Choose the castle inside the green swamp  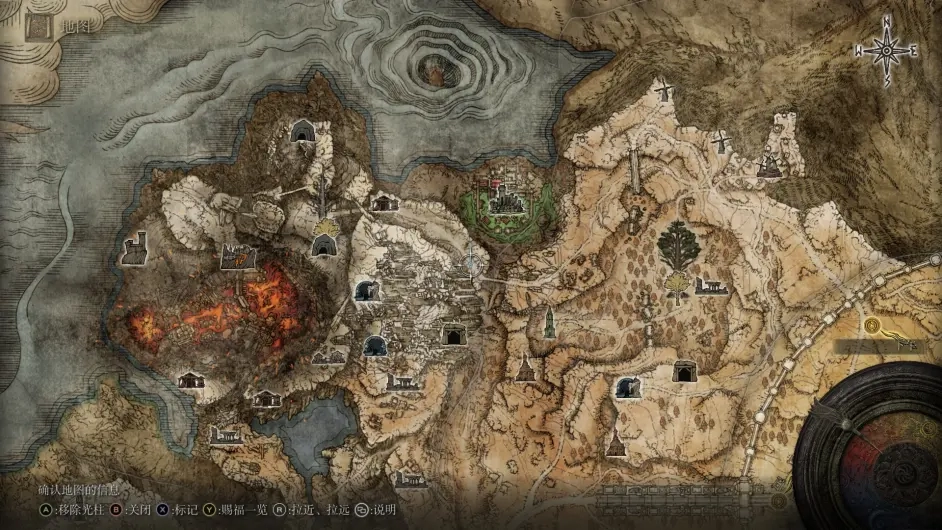click(x=507, y=199)
